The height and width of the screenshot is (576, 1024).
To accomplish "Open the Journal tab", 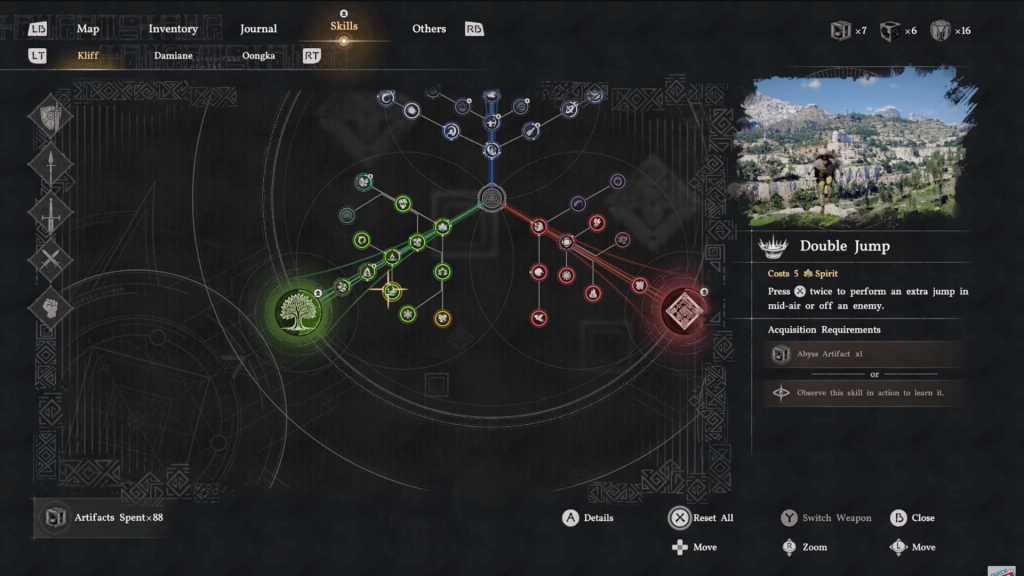I will [x=258, y=29].
